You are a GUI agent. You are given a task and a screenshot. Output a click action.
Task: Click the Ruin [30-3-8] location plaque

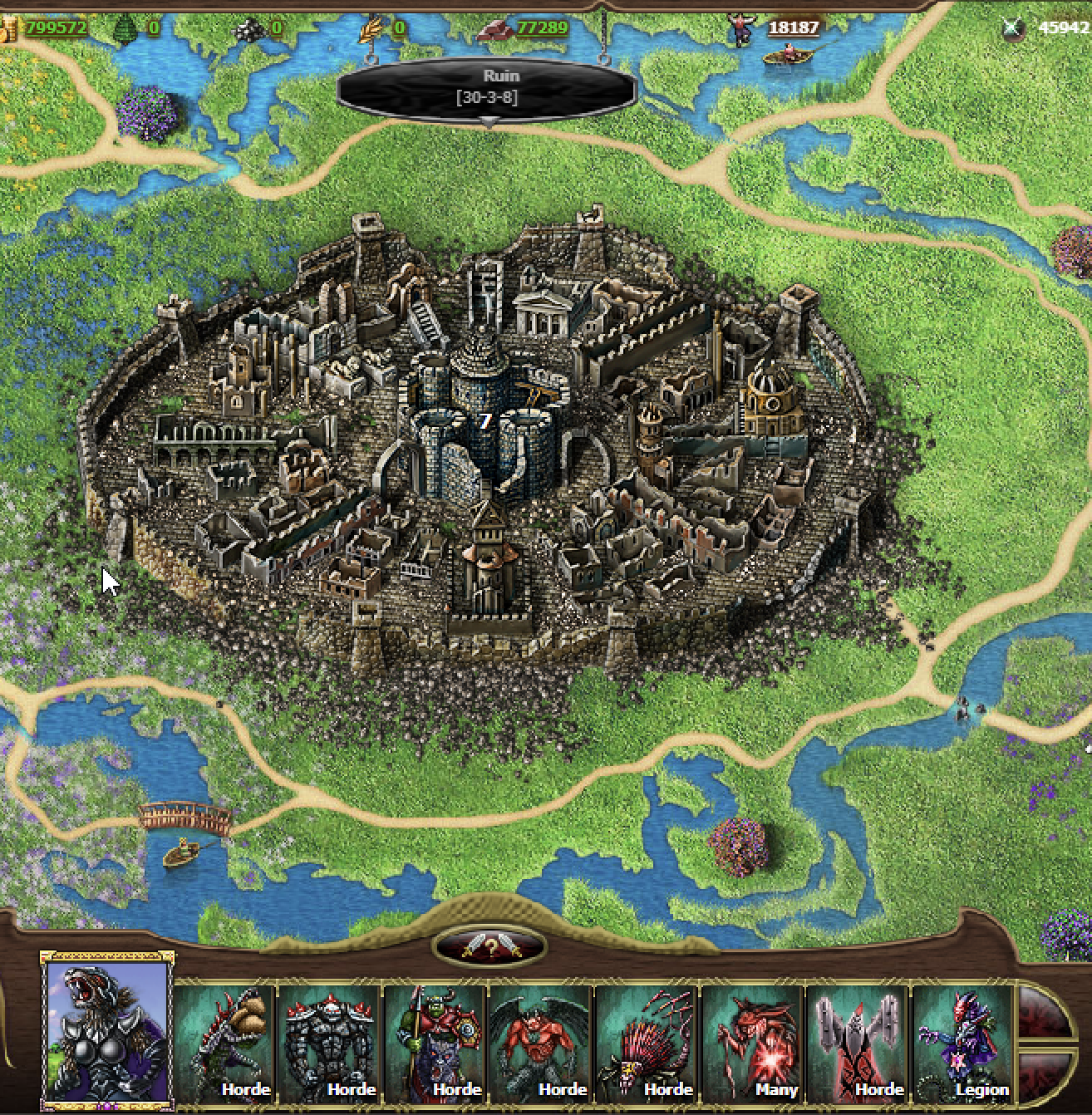coord(487,87)
